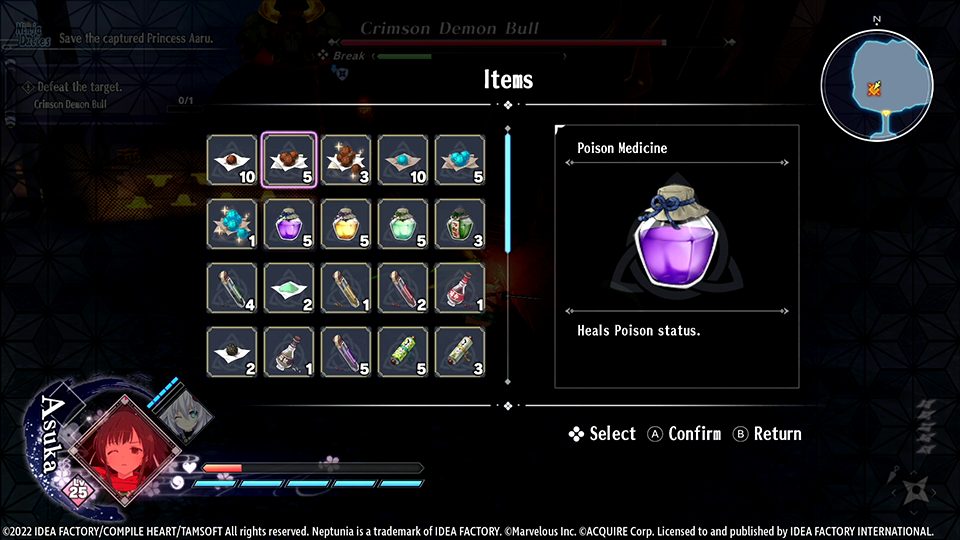Pick the single blue pill item slot

(x=403, y=160)
